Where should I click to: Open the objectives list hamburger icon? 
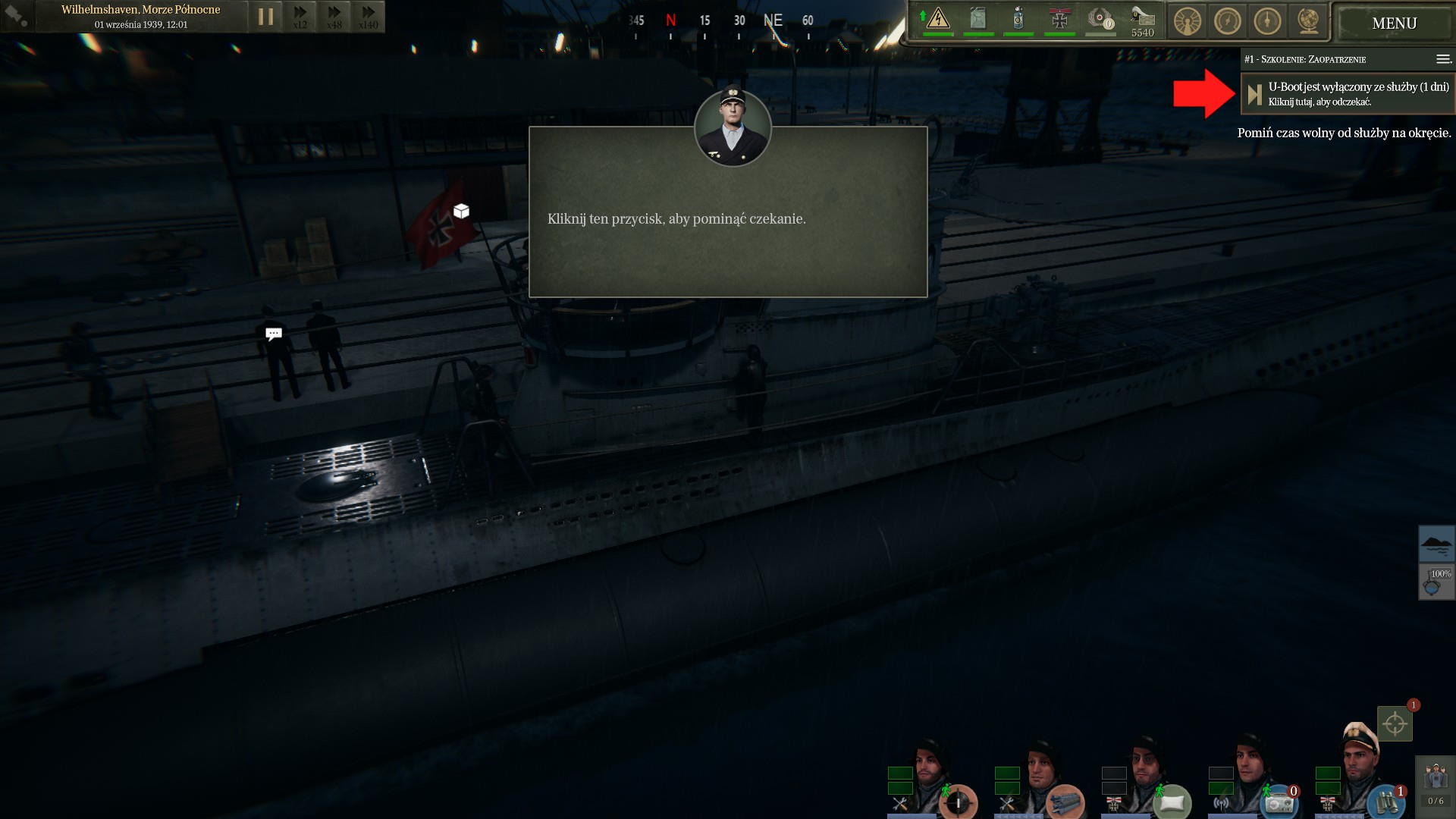[x=1443, y=59]
